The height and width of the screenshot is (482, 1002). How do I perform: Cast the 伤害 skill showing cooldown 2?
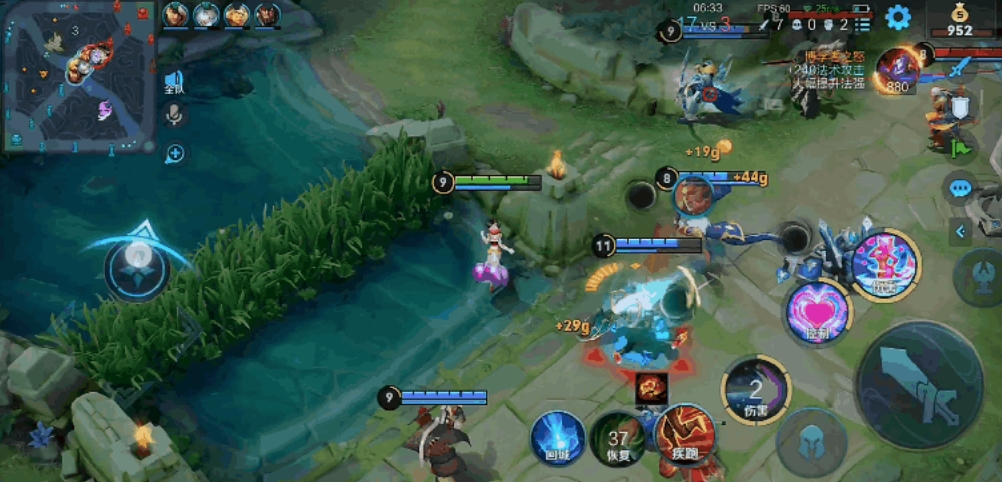click(756, 389)
